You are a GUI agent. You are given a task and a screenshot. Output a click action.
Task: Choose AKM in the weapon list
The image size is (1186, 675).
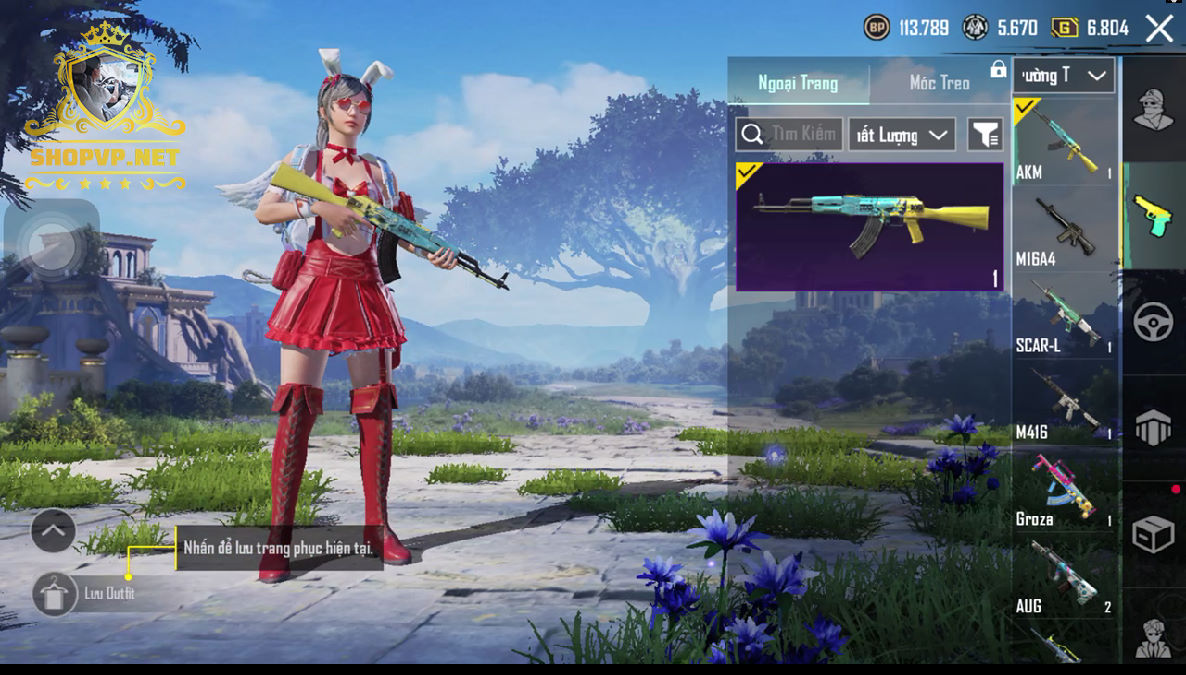point(1064,141)
